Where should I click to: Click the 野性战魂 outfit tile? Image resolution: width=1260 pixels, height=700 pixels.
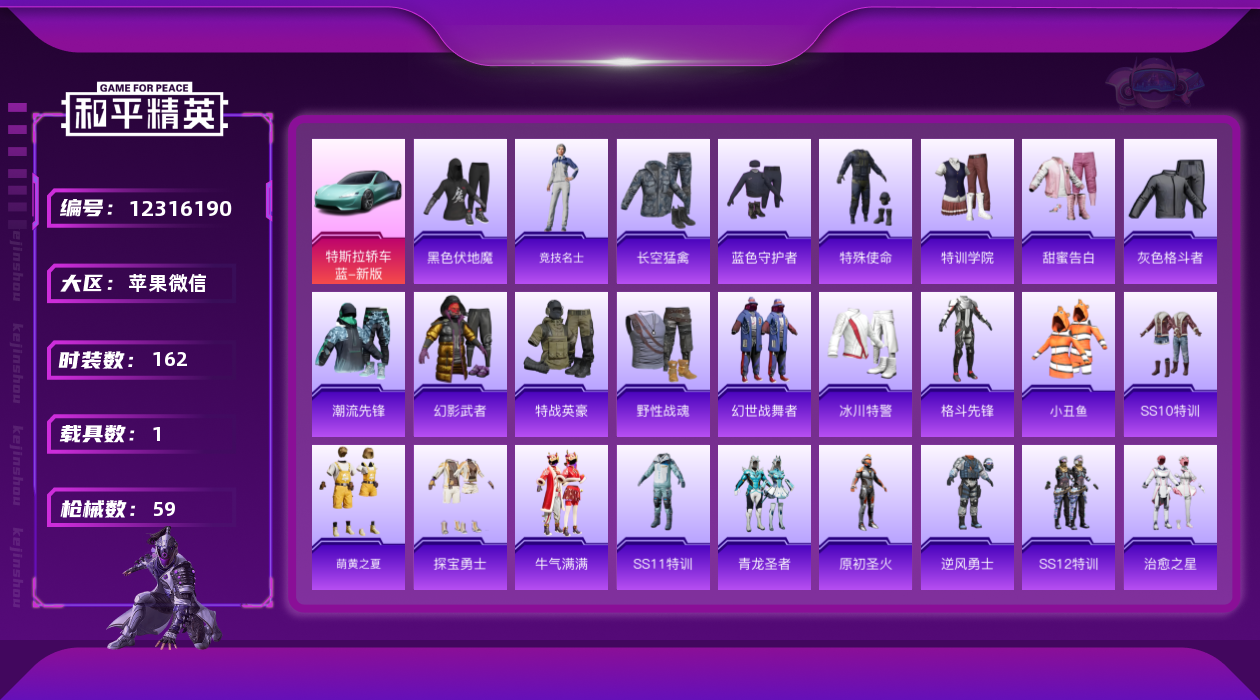[663, 364]
